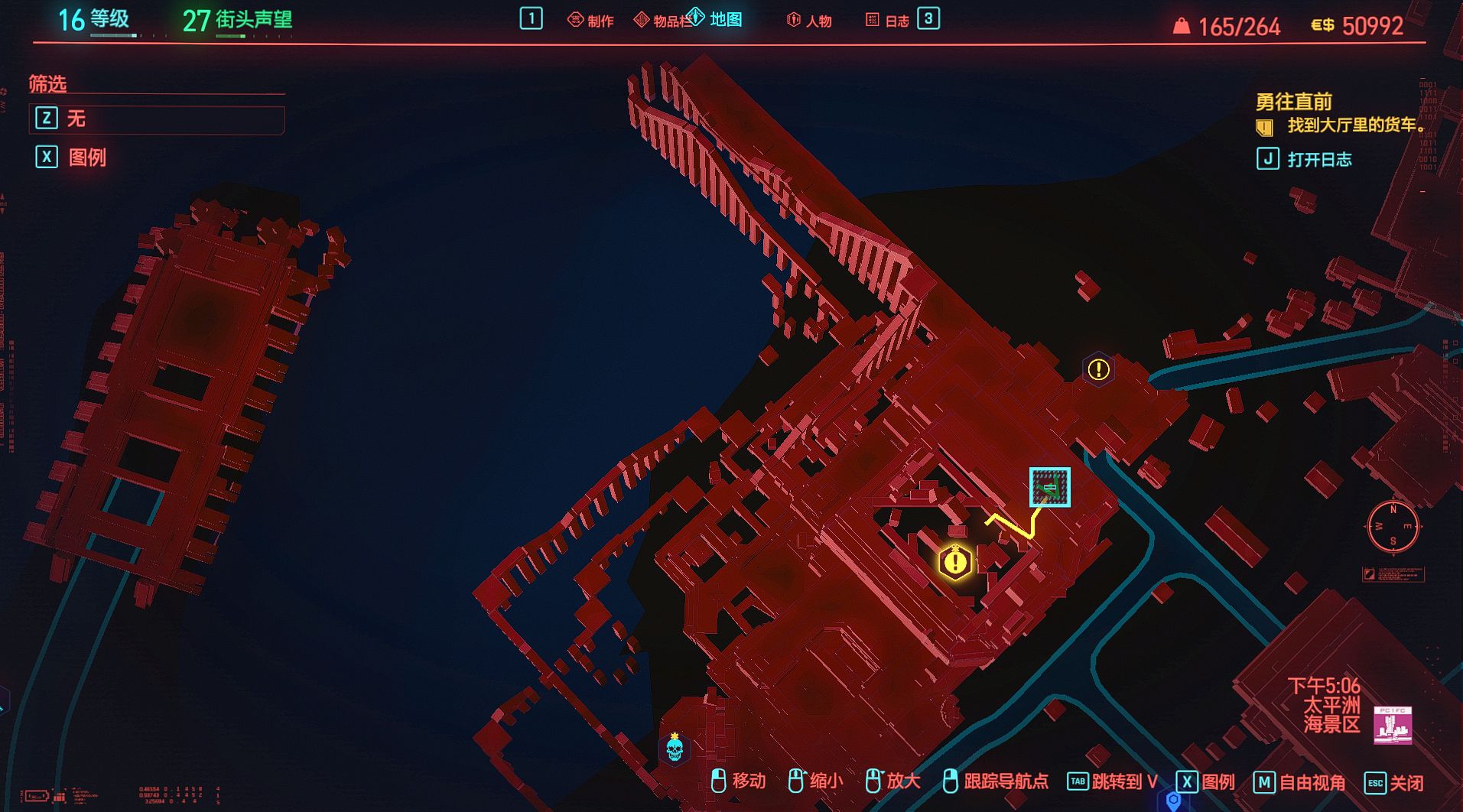Click the compass rose on the right
This screenshot has width=1463, height=812.
click(1393, 525)
